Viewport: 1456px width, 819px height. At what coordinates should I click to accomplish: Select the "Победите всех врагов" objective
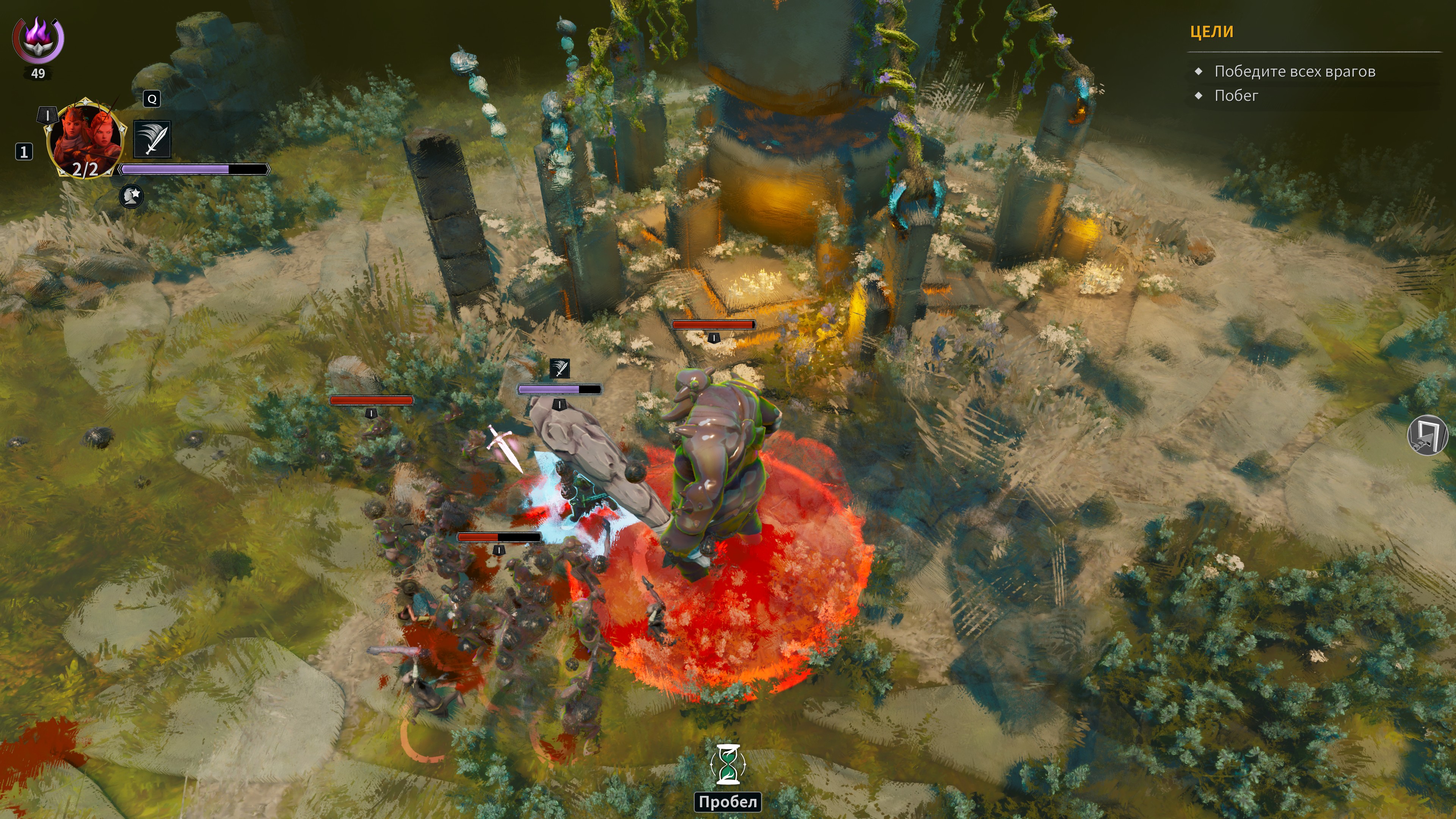(x=1294, y=72)
